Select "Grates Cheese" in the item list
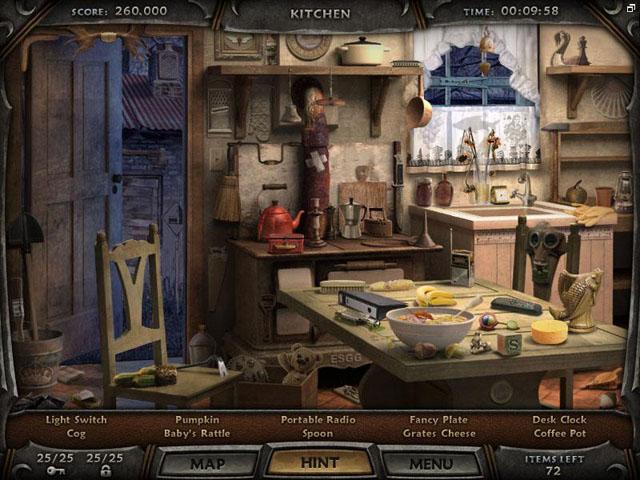 (x=441, y=434)
